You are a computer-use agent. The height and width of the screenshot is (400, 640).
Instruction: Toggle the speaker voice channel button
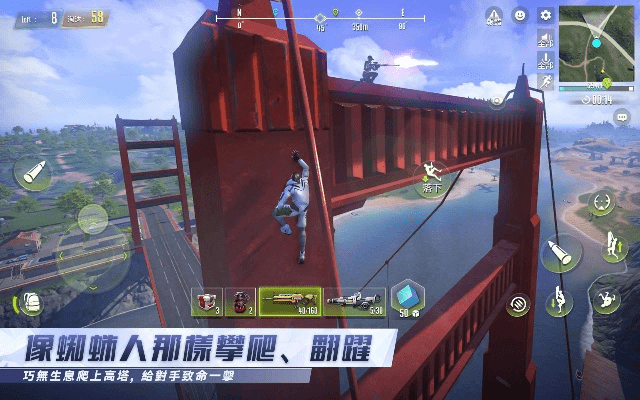click(545, 40)
